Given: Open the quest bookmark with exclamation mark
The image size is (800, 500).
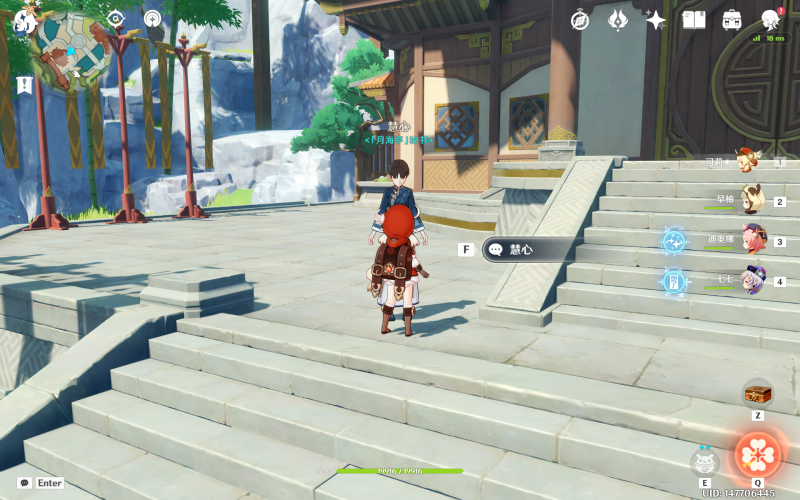Looking at the screenshot, I should pos(23,85).
